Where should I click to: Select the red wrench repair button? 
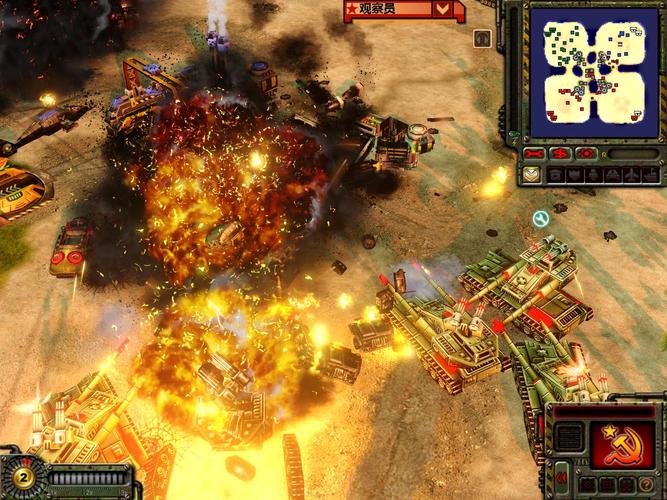[x=534, y=154]
